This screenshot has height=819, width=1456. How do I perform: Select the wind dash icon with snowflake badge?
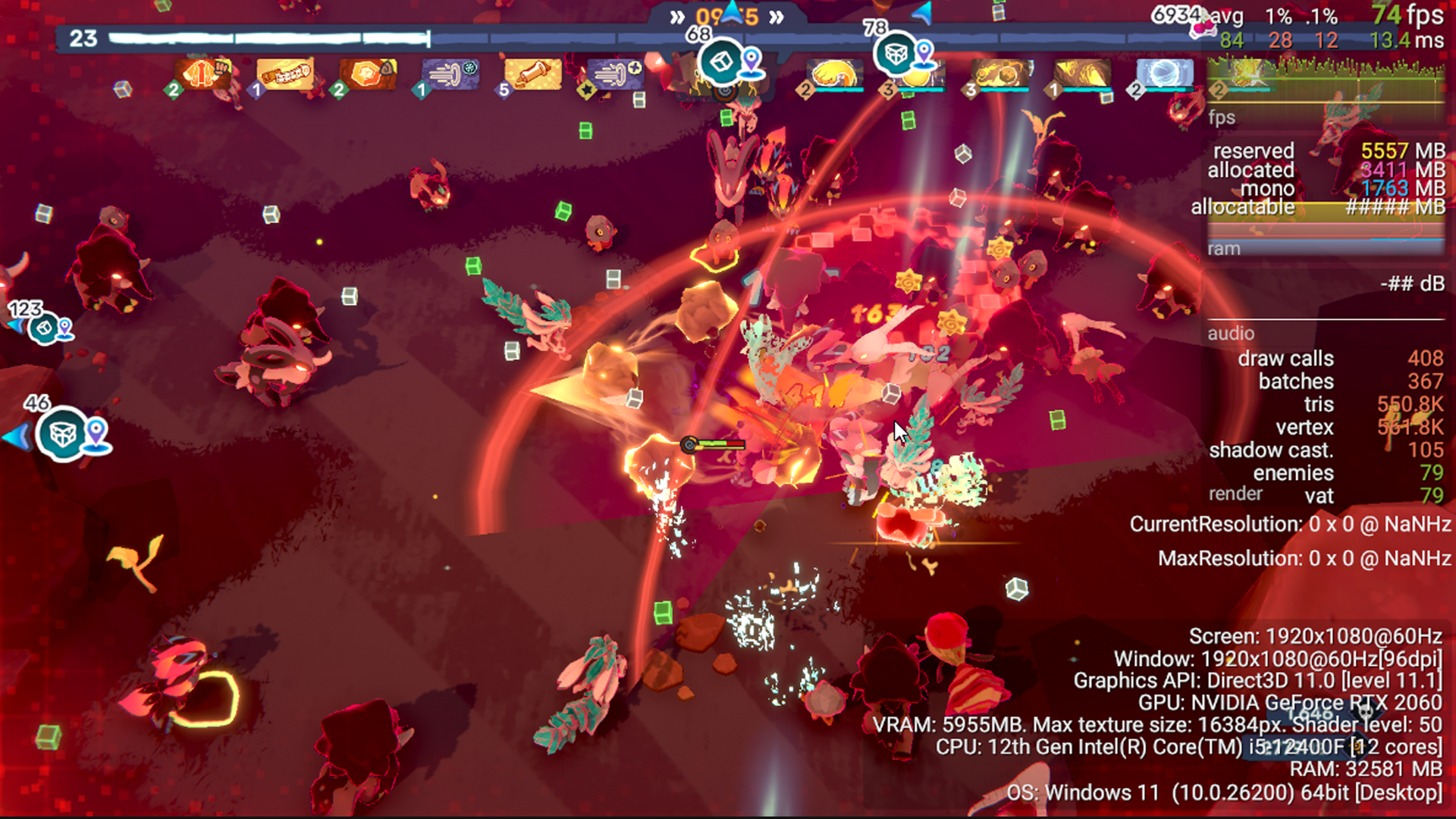point(451,74)
